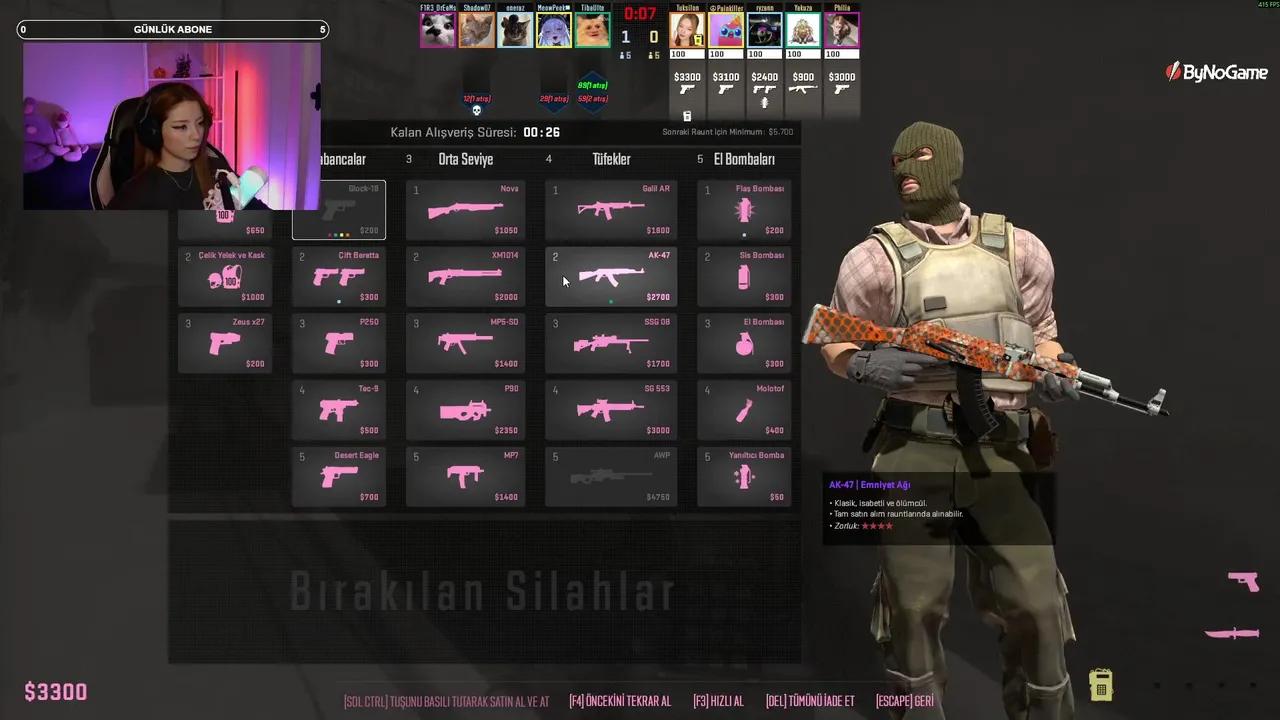Screen dimensions: 1280x720
Task: Select the MP7
Action: point(465,476)
